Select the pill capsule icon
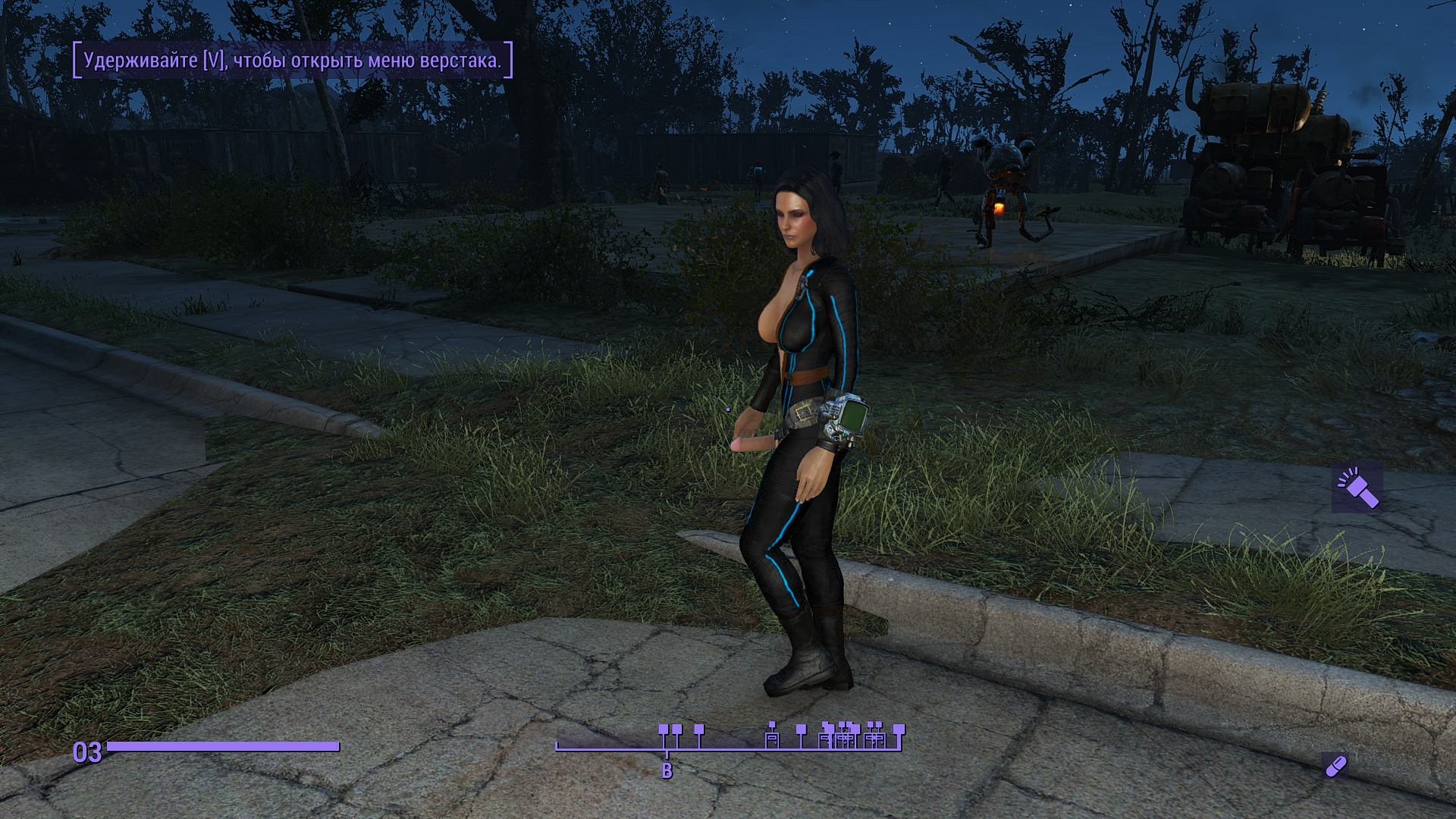This screenshot has height=819, width=1456. tap(1335, 766)
